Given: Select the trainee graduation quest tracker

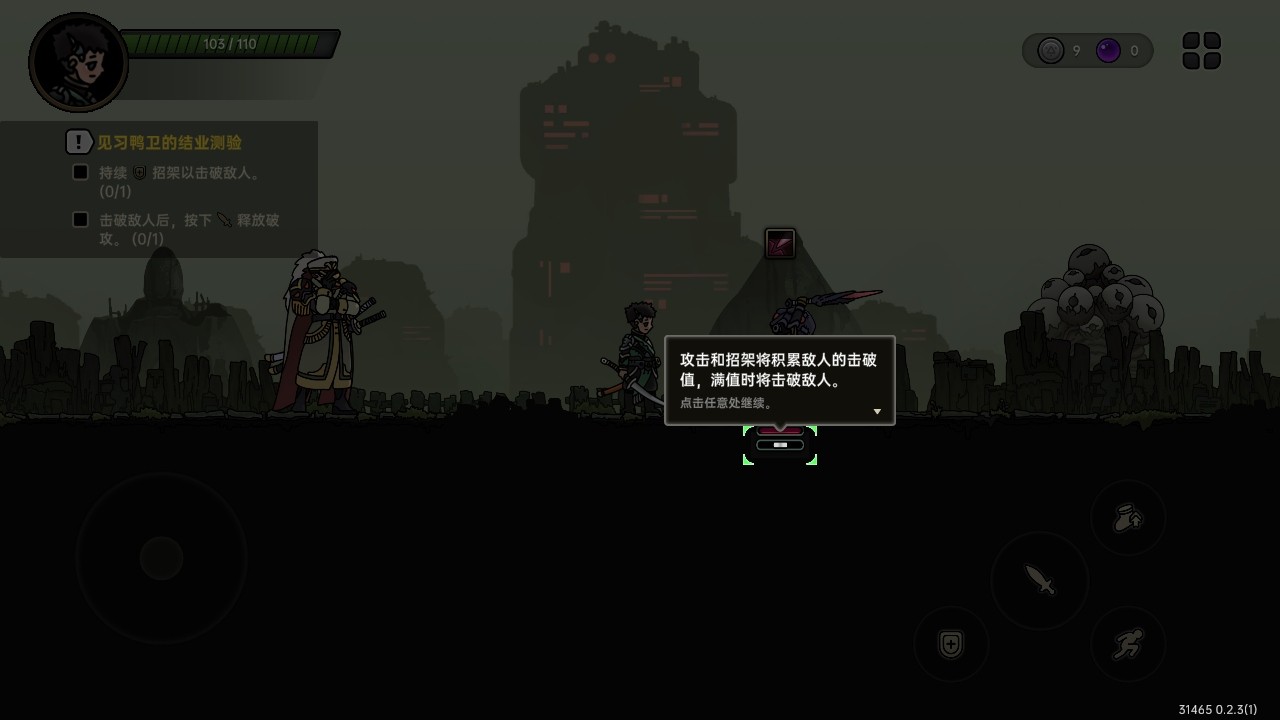Looking at the screenshot, I should (x=168, y=143).
